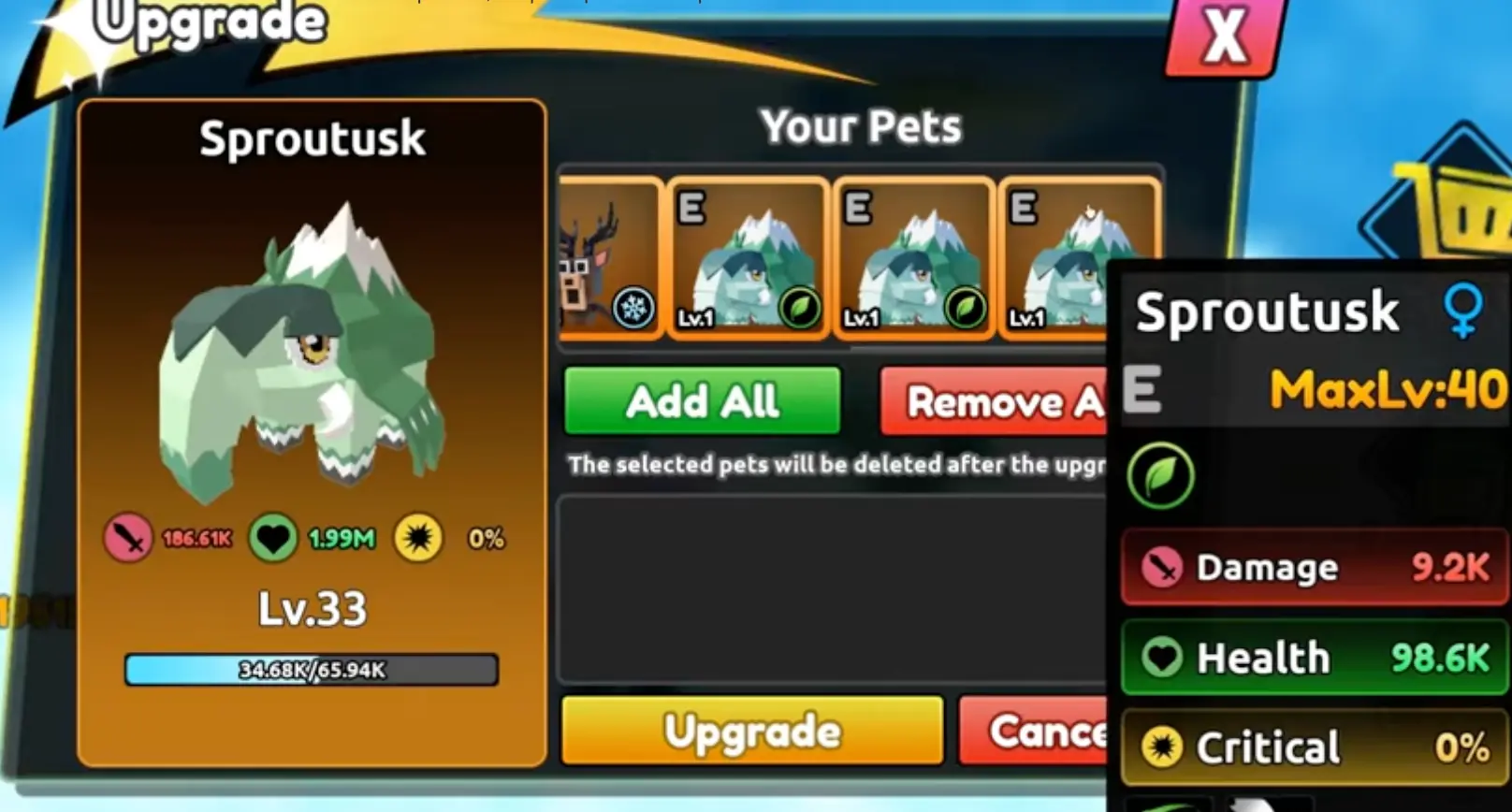Switch to the Your Pets section

tap(861, 126)
